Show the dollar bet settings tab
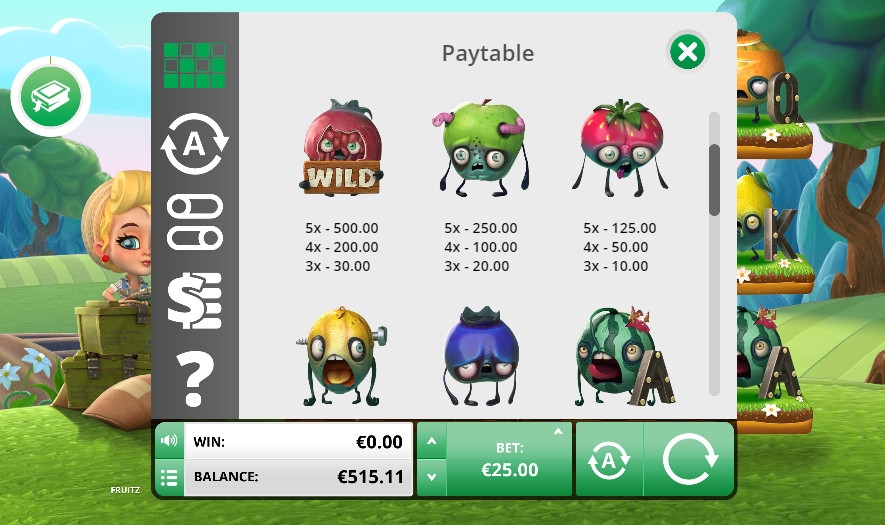Image resolution: width=885 pixels, height=525 pixels. 194,300
